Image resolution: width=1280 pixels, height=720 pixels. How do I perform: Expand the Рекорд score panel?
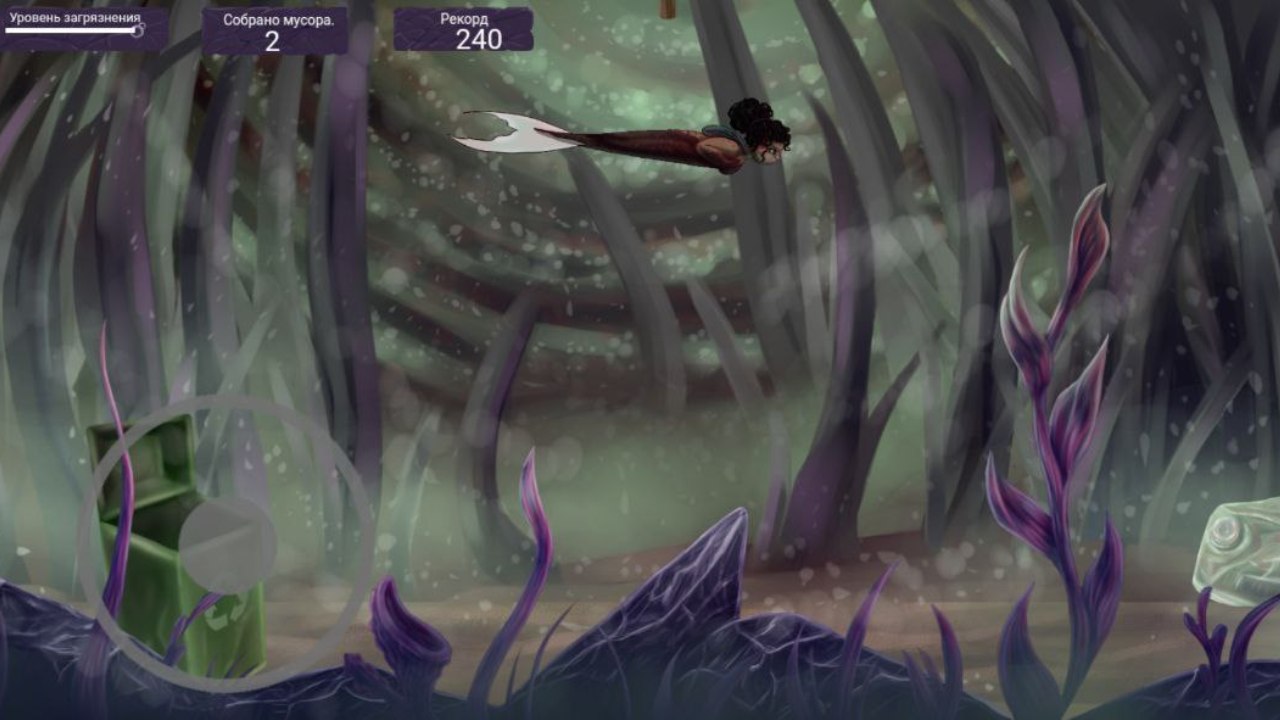[465, 28]
